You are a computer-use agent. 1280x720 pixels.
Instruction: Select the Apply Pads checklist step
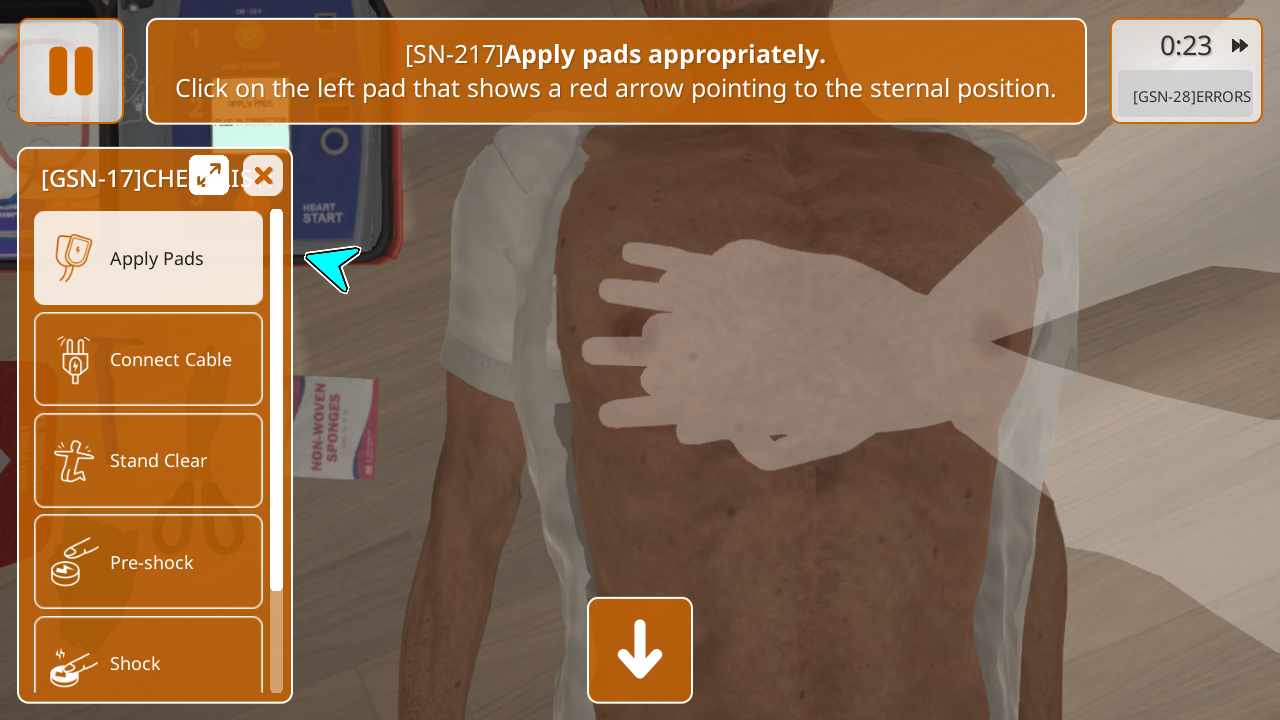tap(149, 258)
